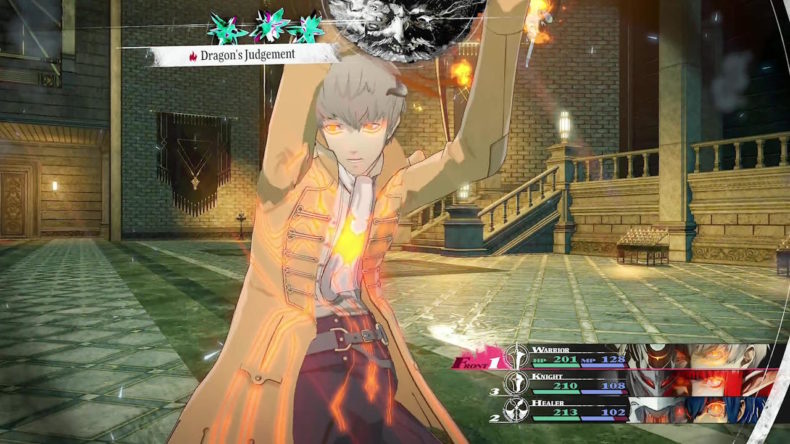The width and height of the screenshot is (790, 444).
Task: Click the Warrior sword archetype icon
Action: 518,359
